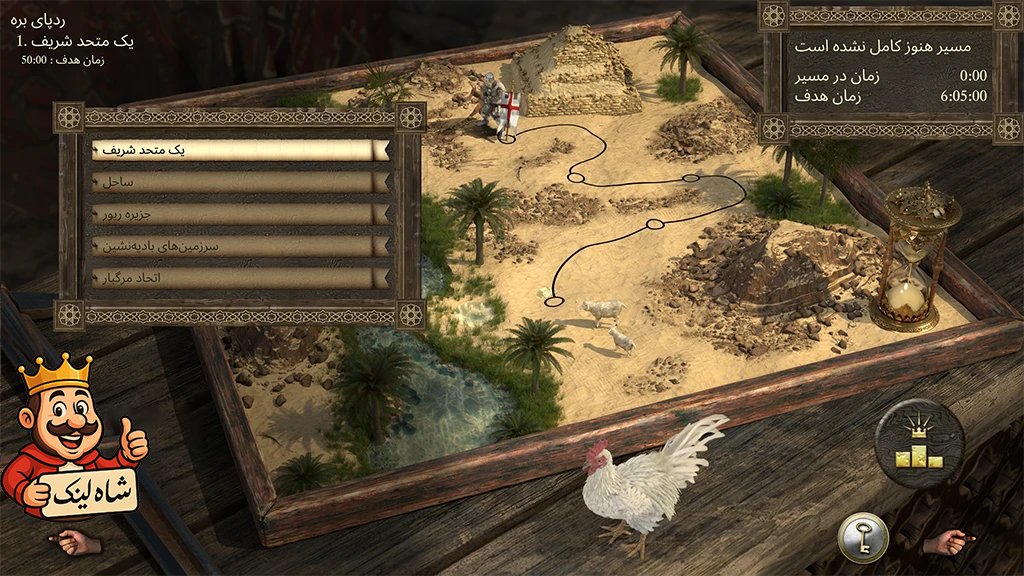Pick the «جزیره زور» mission row
The image size is (1024, 576).
click(x=240, y=214)
